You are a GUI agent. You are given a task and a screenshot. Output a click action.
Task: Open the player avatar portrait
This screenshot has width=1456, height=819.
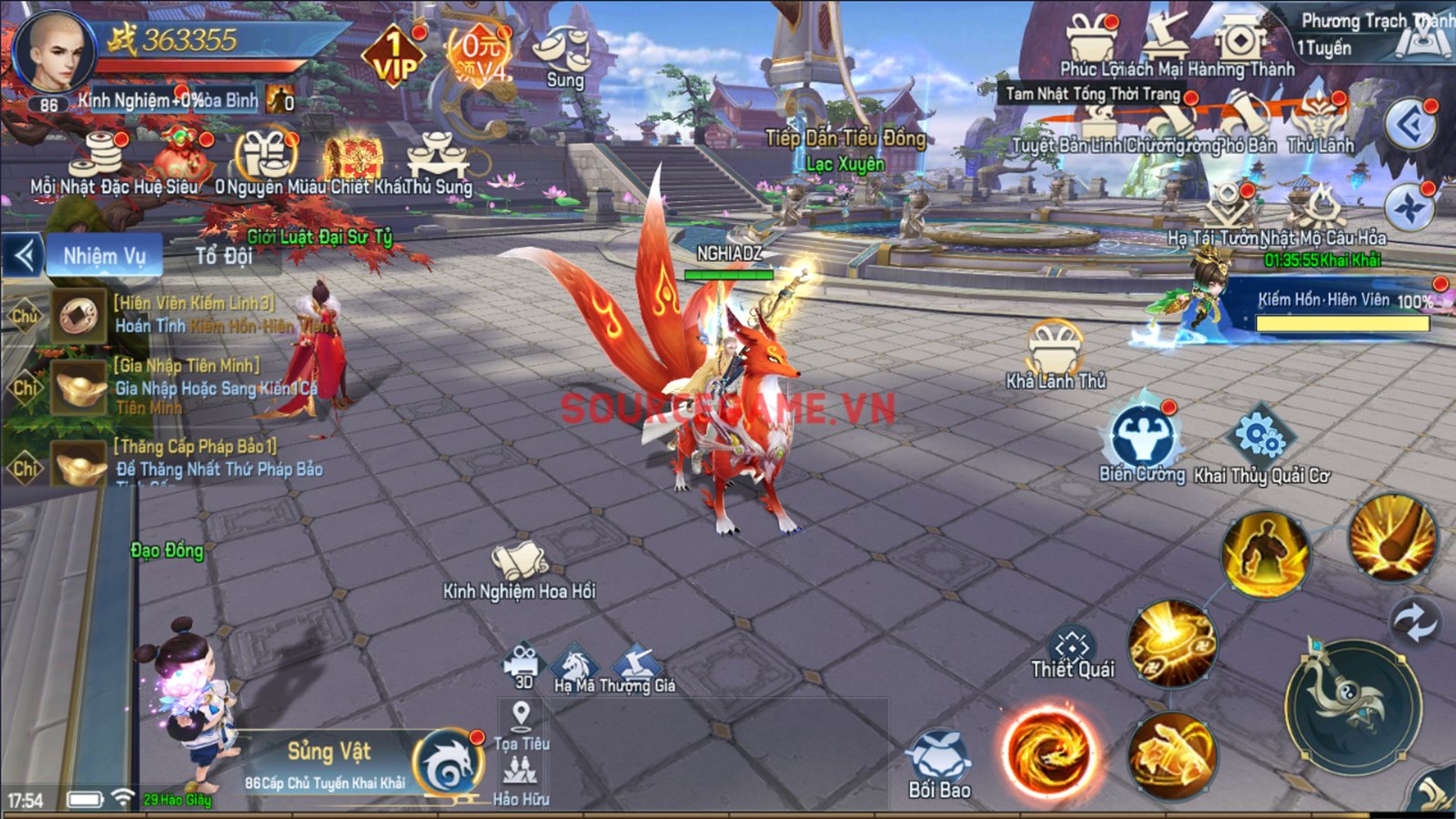coord(55,51)
